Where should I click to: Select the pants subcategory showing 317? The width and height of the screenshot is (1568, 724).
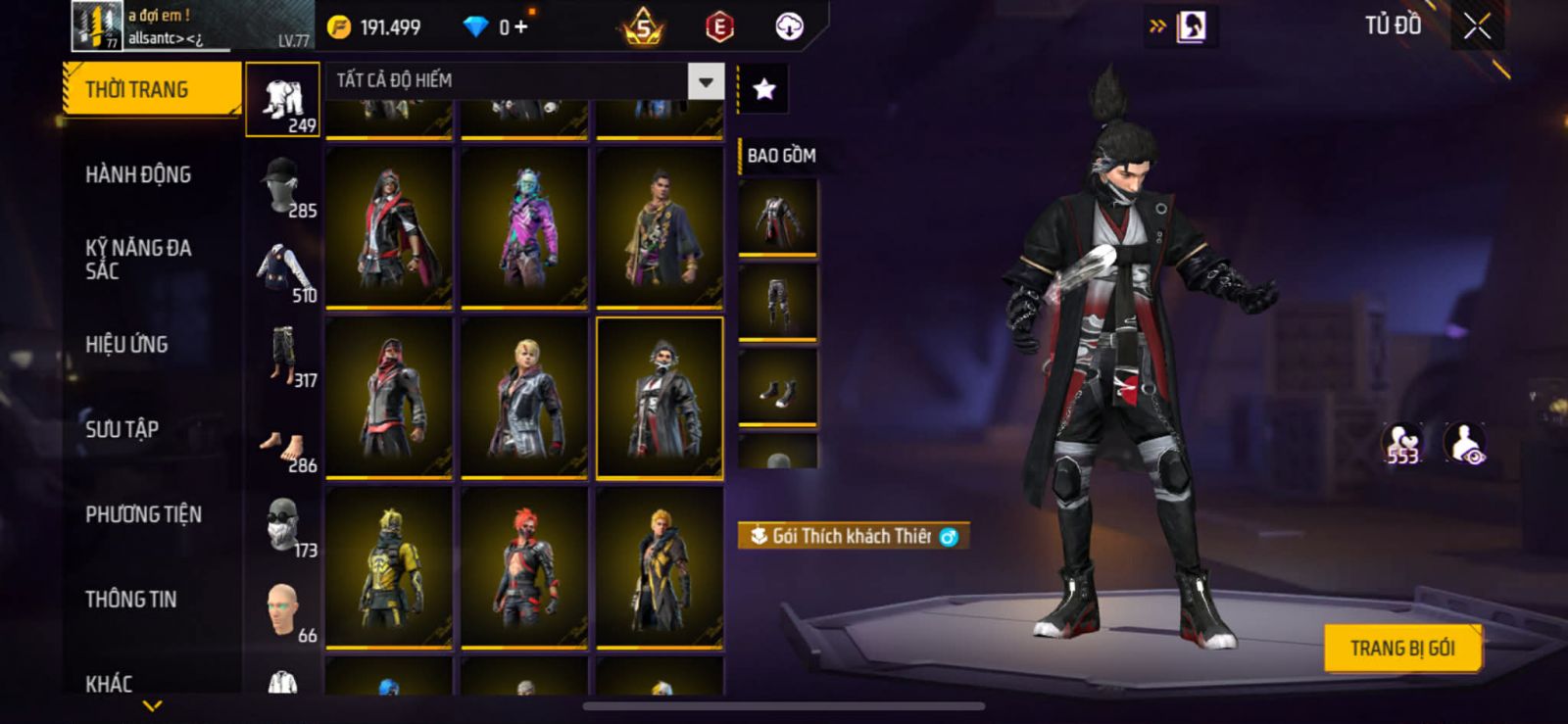click(x=283, y=355)
